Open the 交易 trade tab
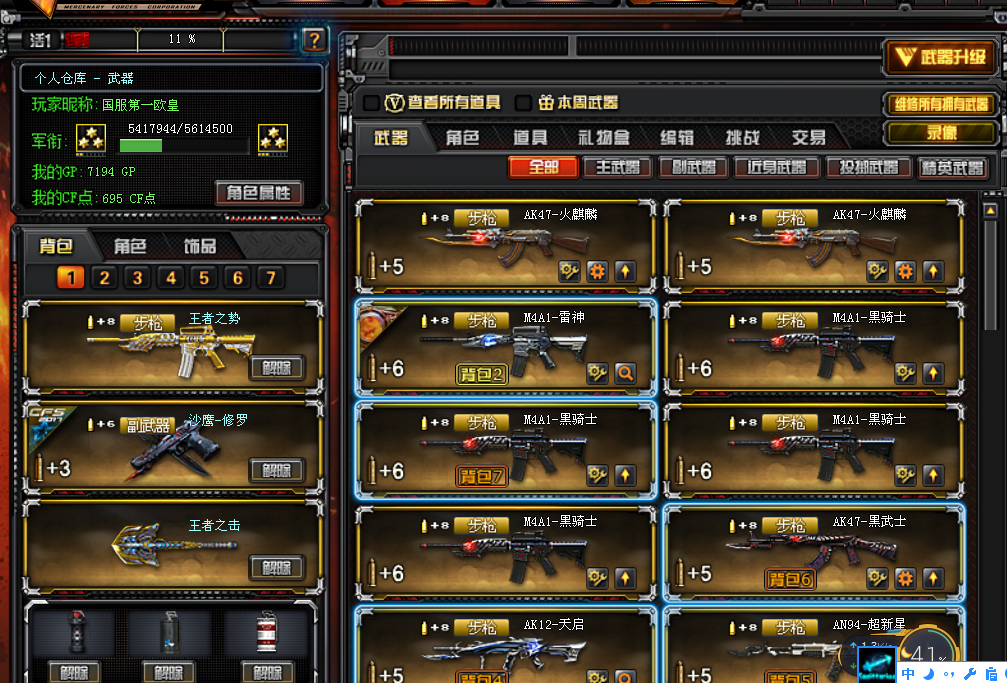Screen dimensions: 1007x683 808,138
